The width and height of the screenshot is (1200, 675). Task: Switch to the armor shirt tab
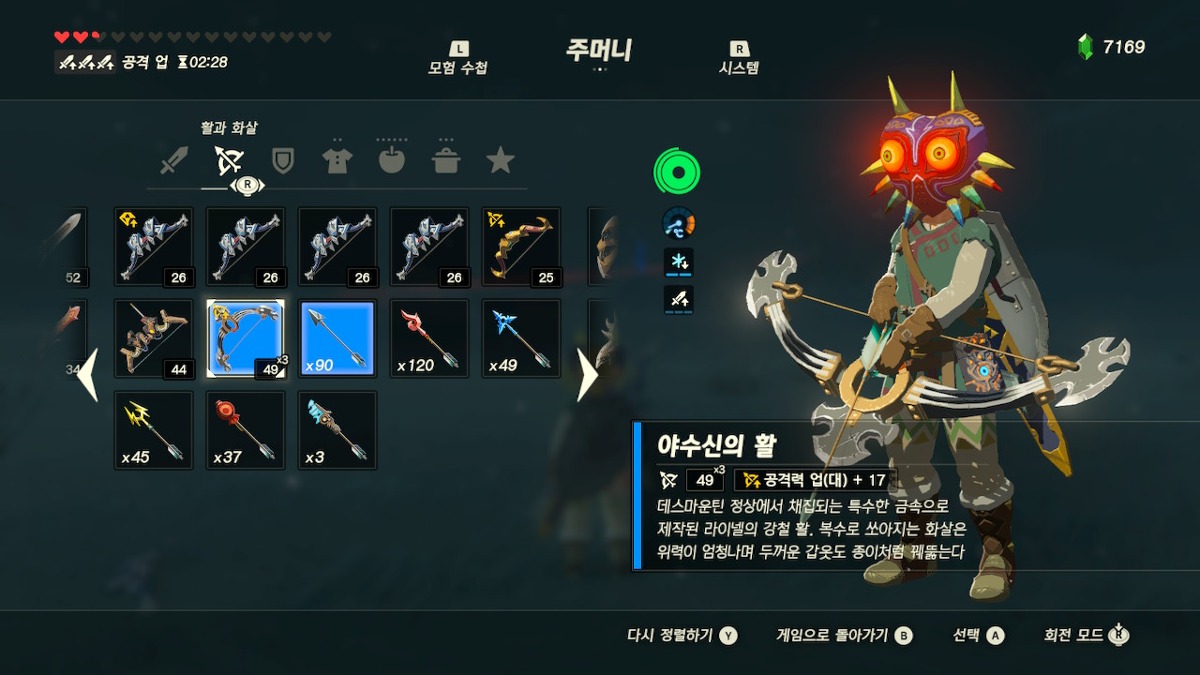337,160
